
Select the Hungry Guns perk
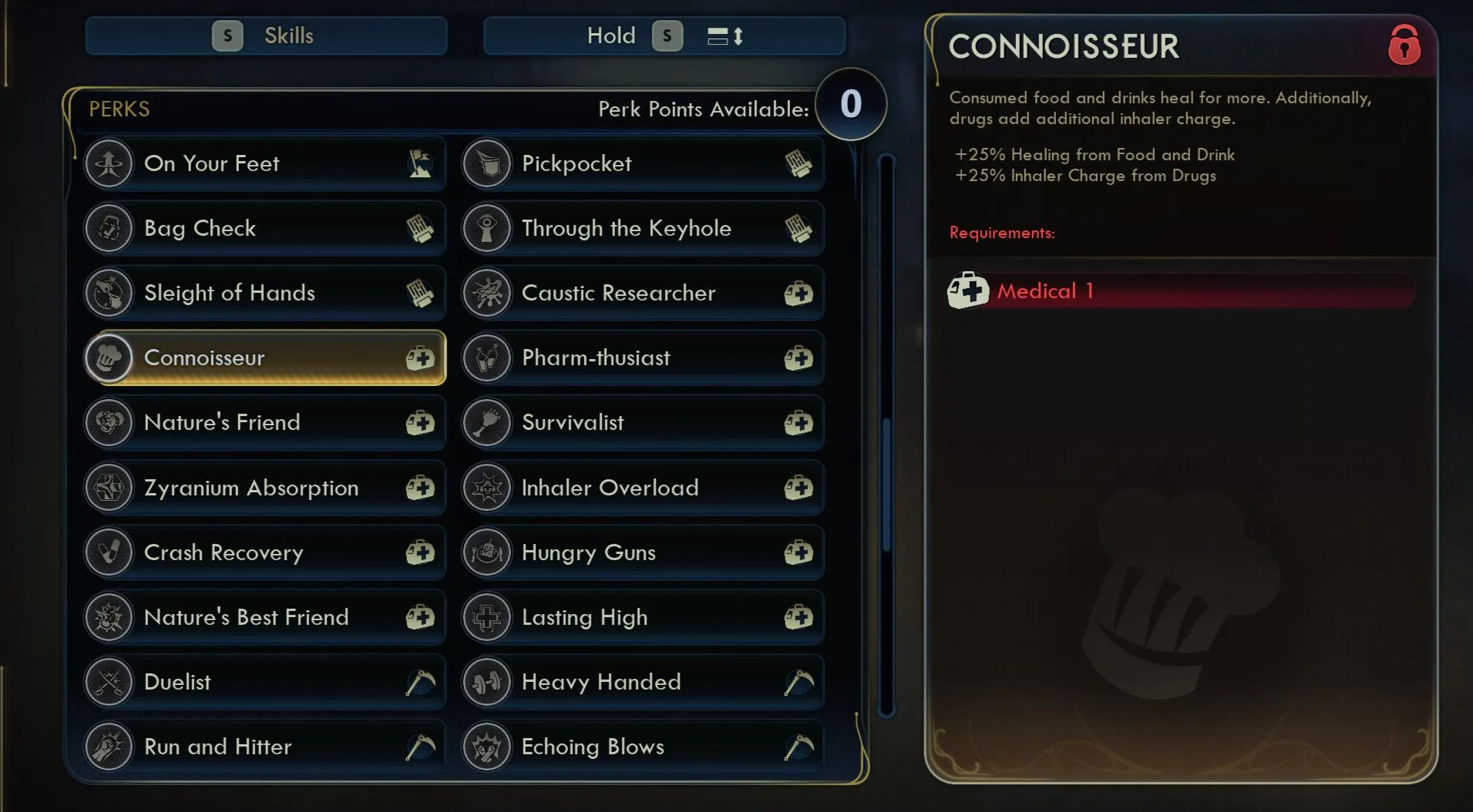point(642,552)
